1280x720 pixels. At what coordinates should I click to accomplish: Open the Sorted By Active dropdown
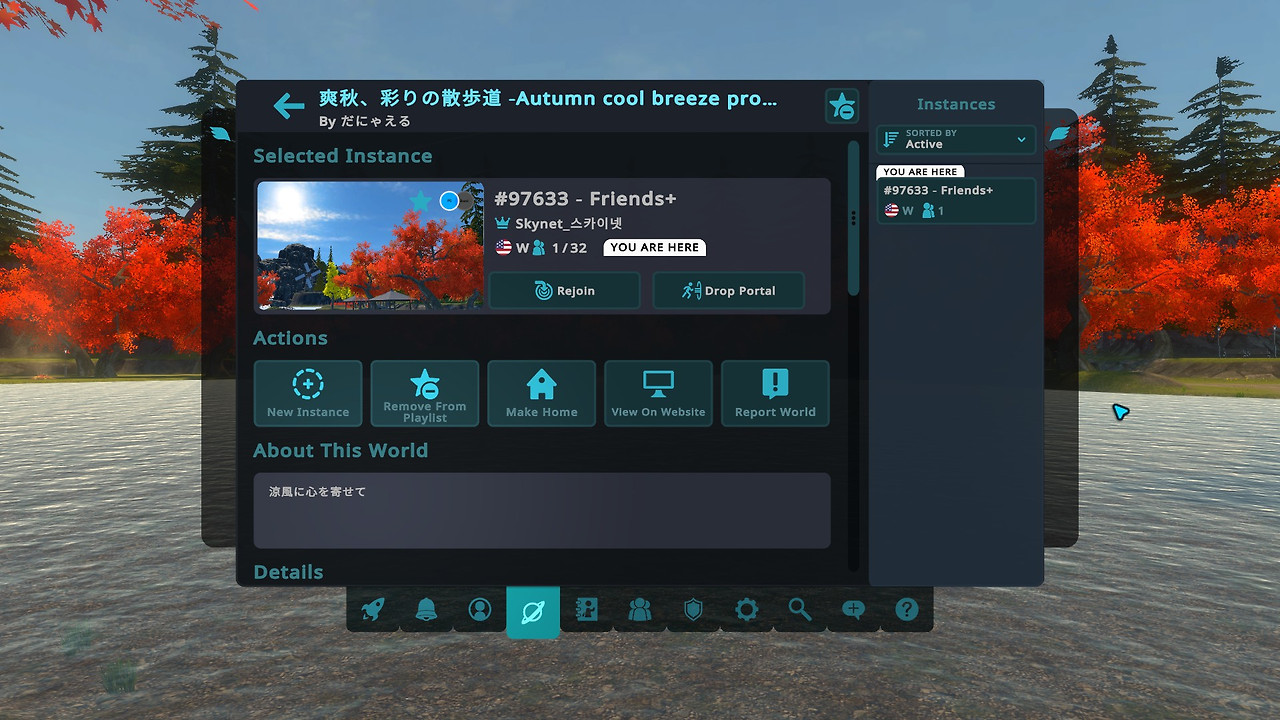955,140
